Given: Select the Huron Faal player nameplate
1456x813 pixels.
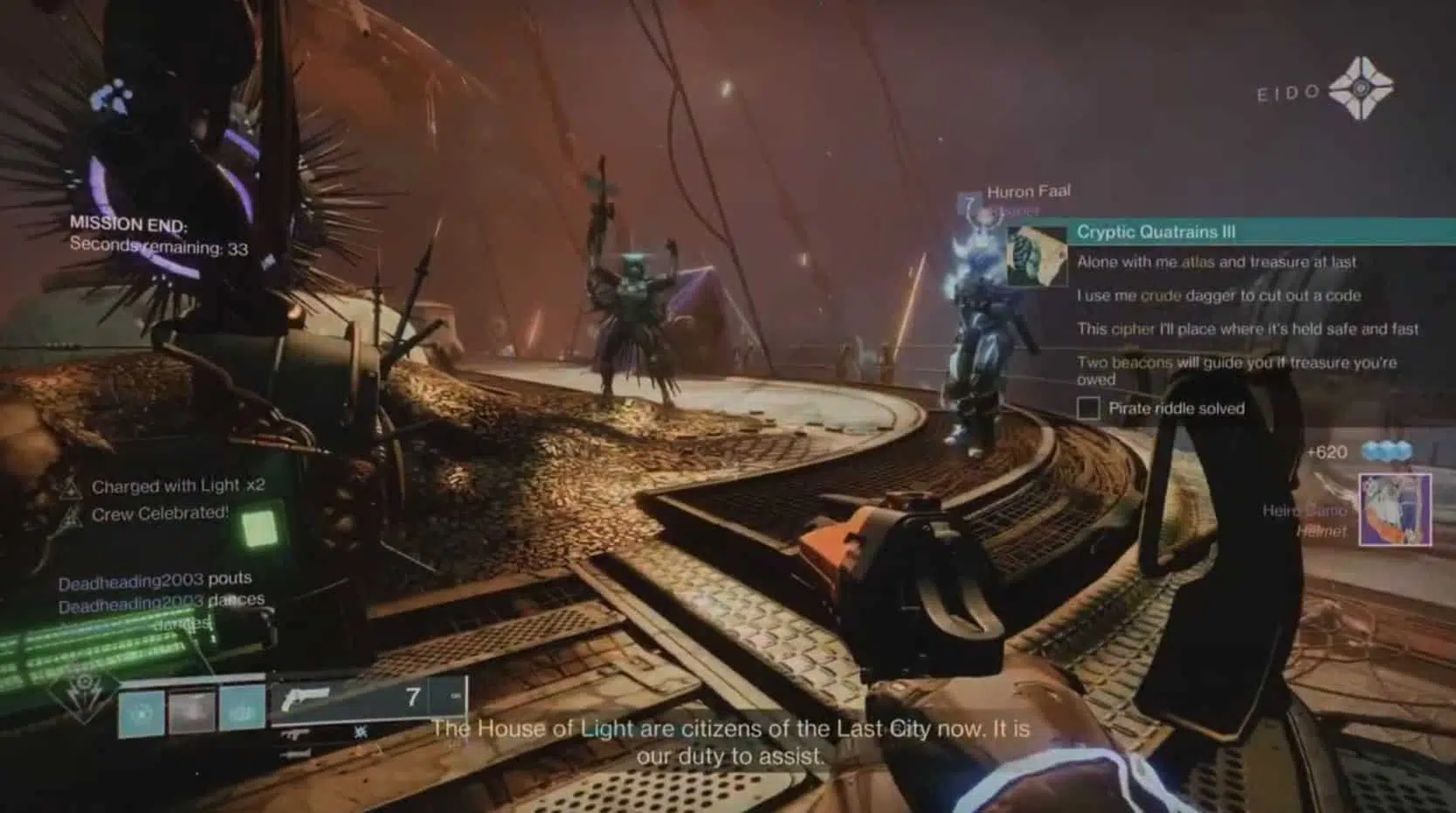Looking at the screenshot, I should (x=1028, y=192).
